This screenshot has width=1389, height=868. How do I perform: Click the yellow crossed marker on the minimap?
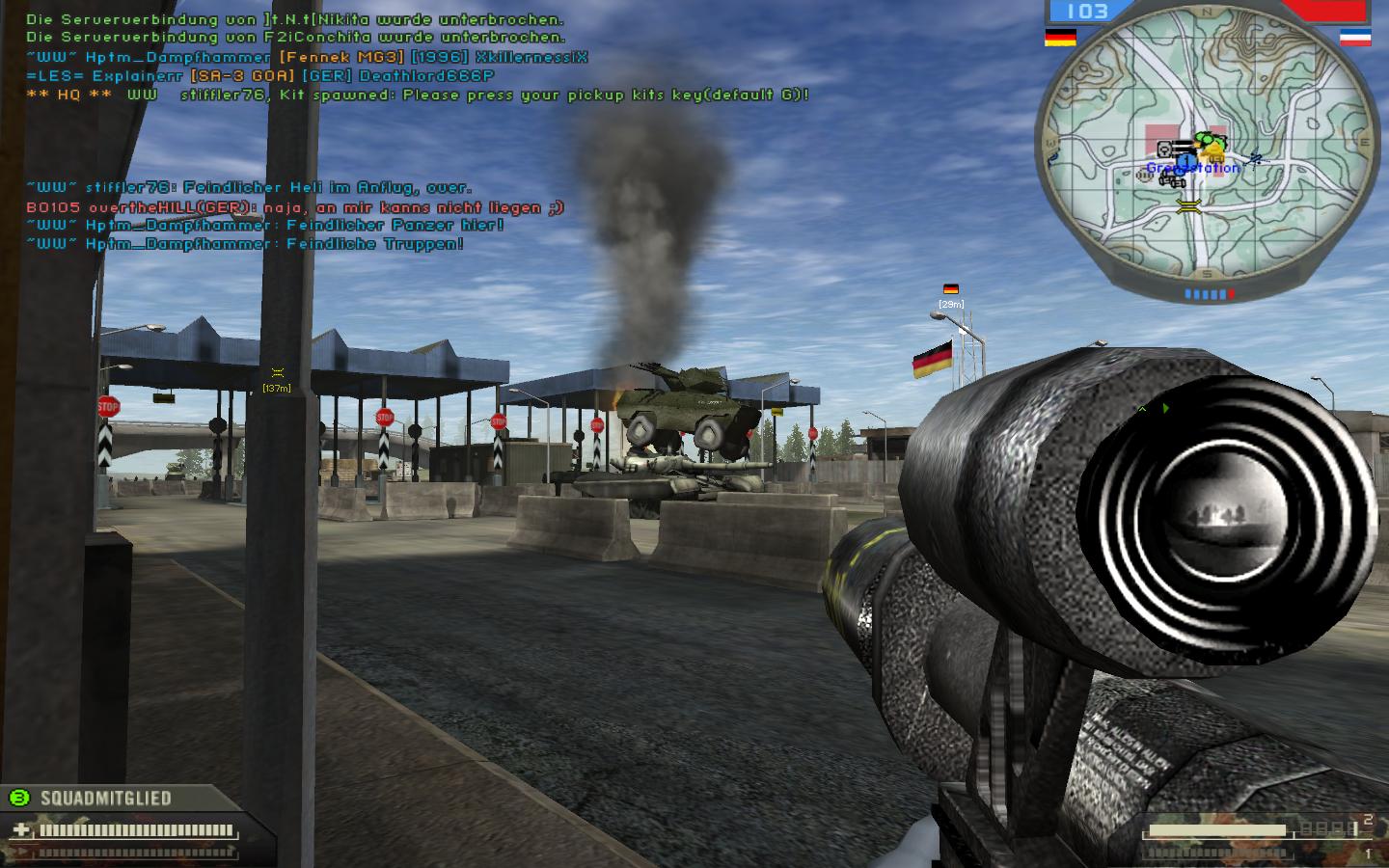(x=1189, y=204)
